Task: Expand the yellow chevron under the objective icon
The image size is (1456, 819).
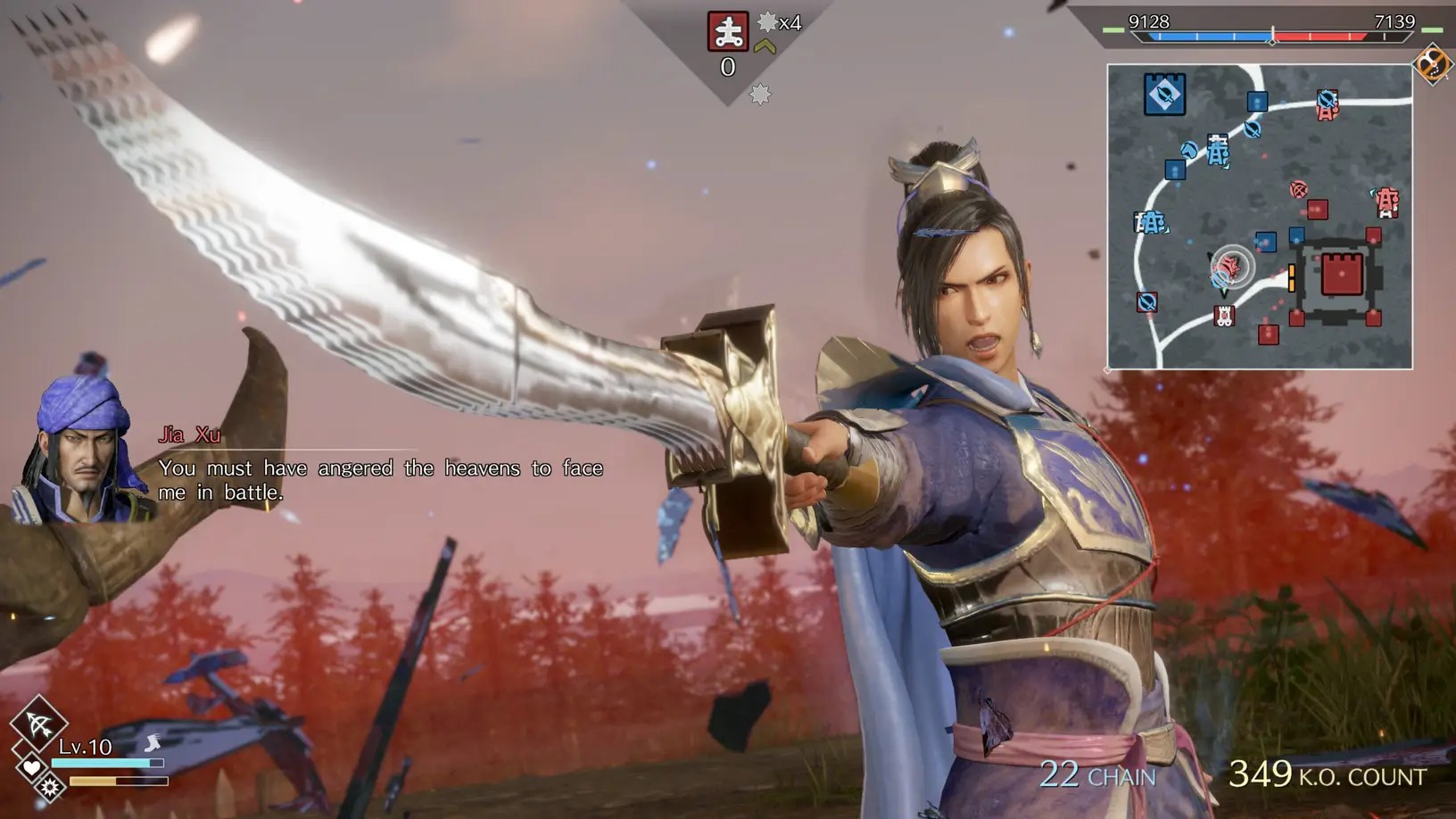Action: [x=763, y=46]
